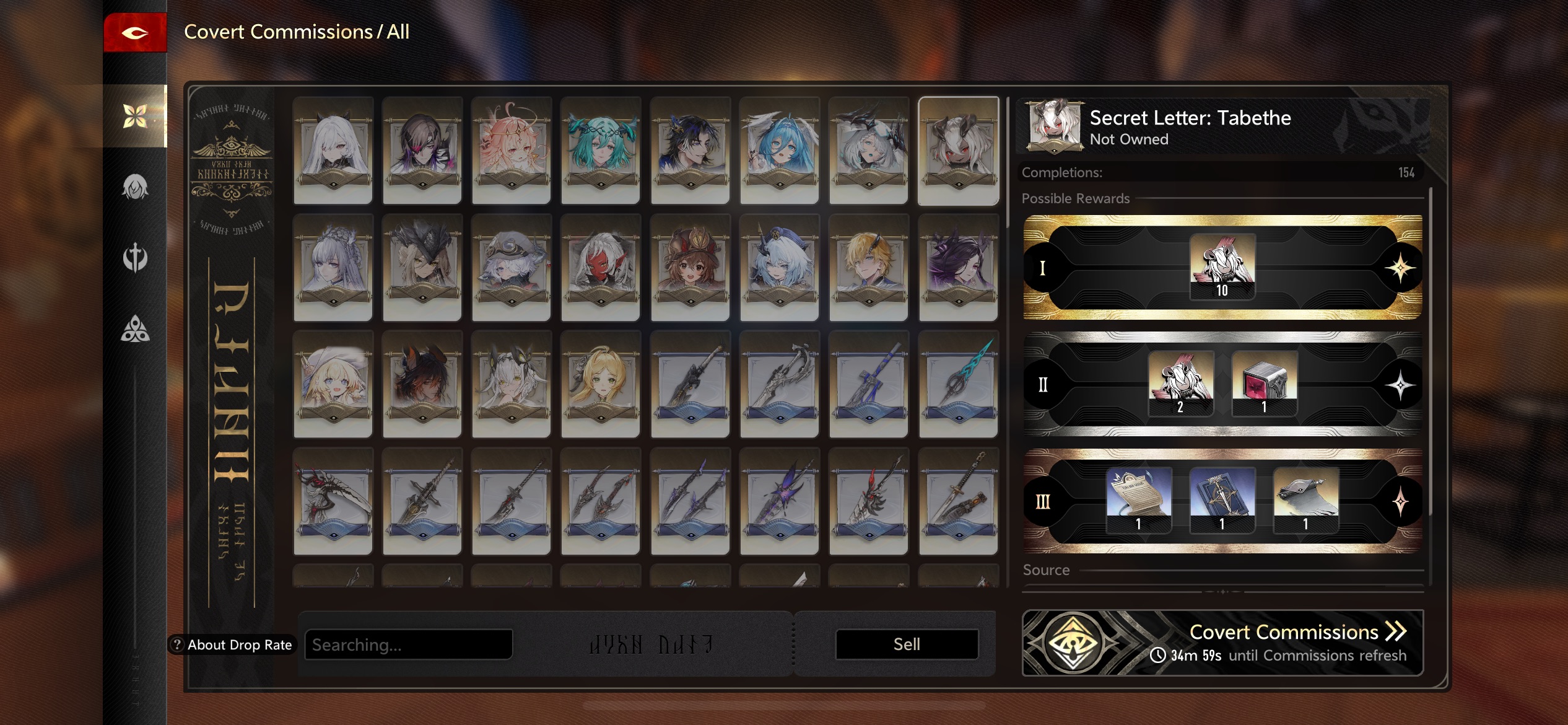This screenshot has height=725, width=1568.
Task: Pick the brown-haired girl with hat letter
Action: tap(690, 268)
